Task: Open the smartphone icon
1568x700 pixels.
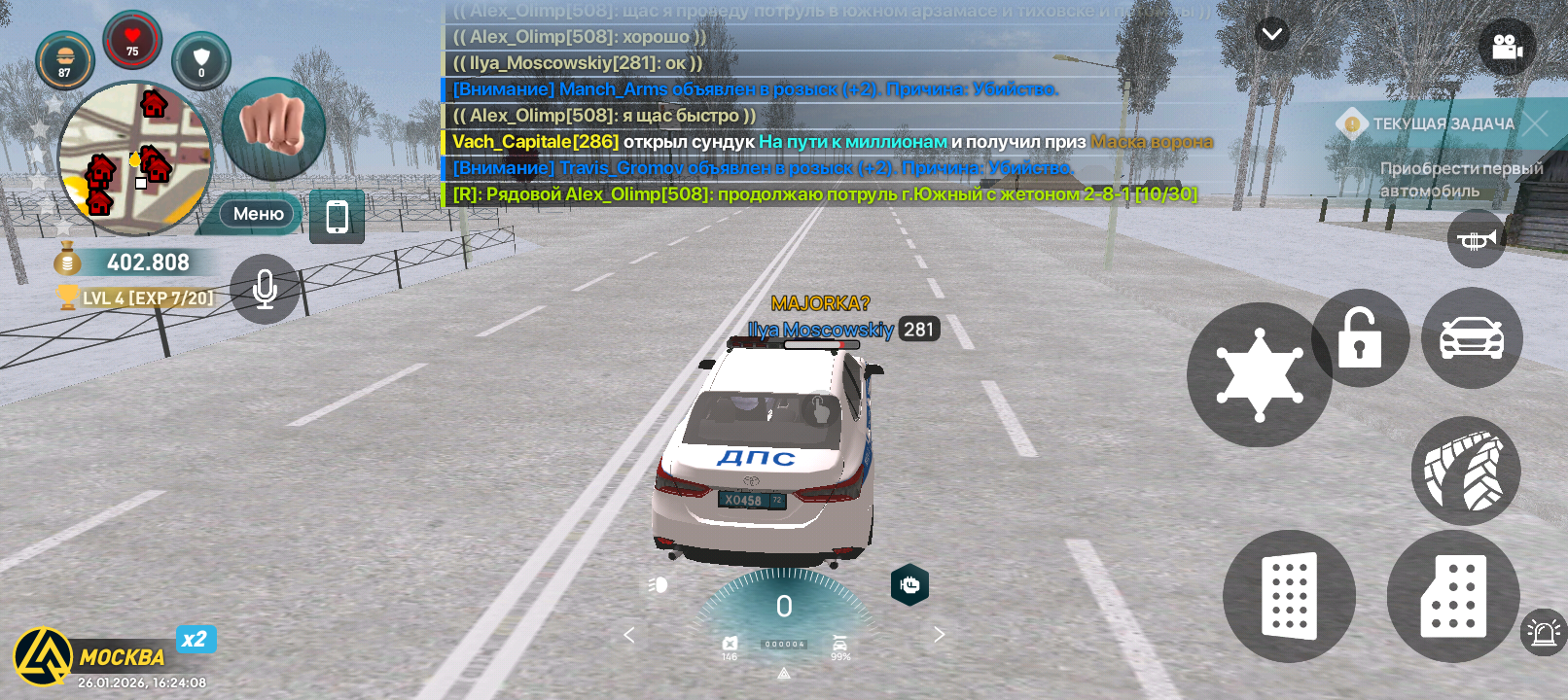Action: coord(337,216)
